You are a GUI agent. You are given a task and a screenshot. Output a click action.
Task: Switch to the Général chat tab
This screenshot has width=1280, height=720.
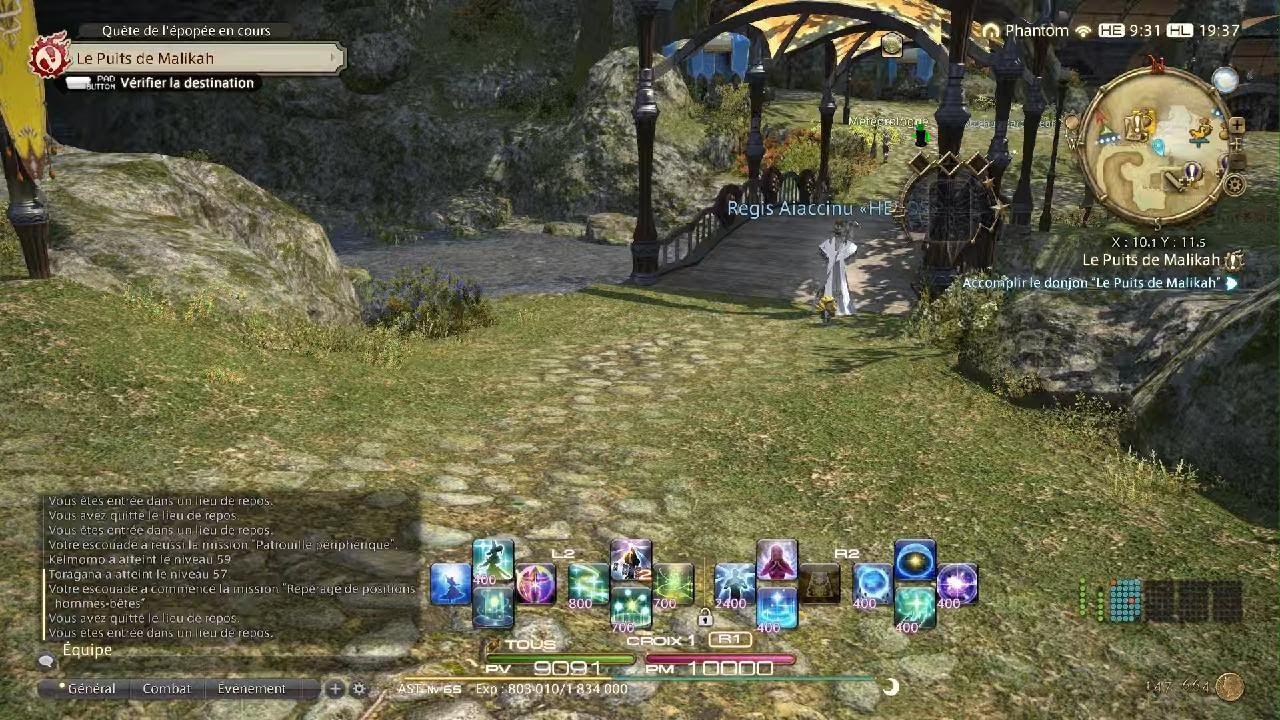coord(88,689)
